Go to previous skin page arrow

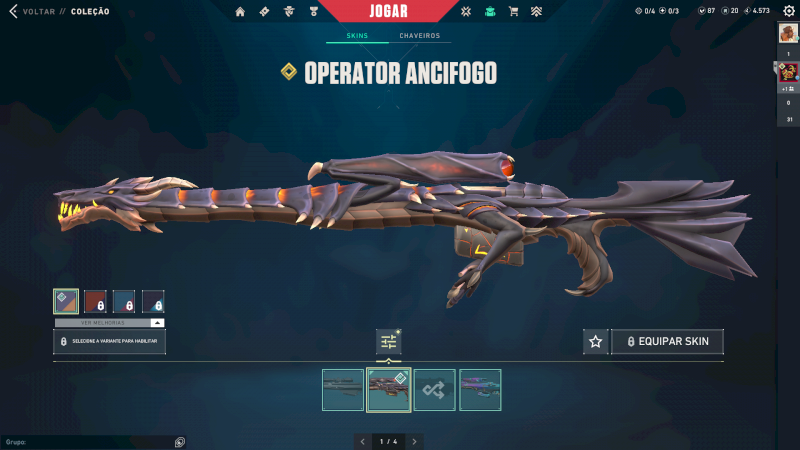coord(361,441)
